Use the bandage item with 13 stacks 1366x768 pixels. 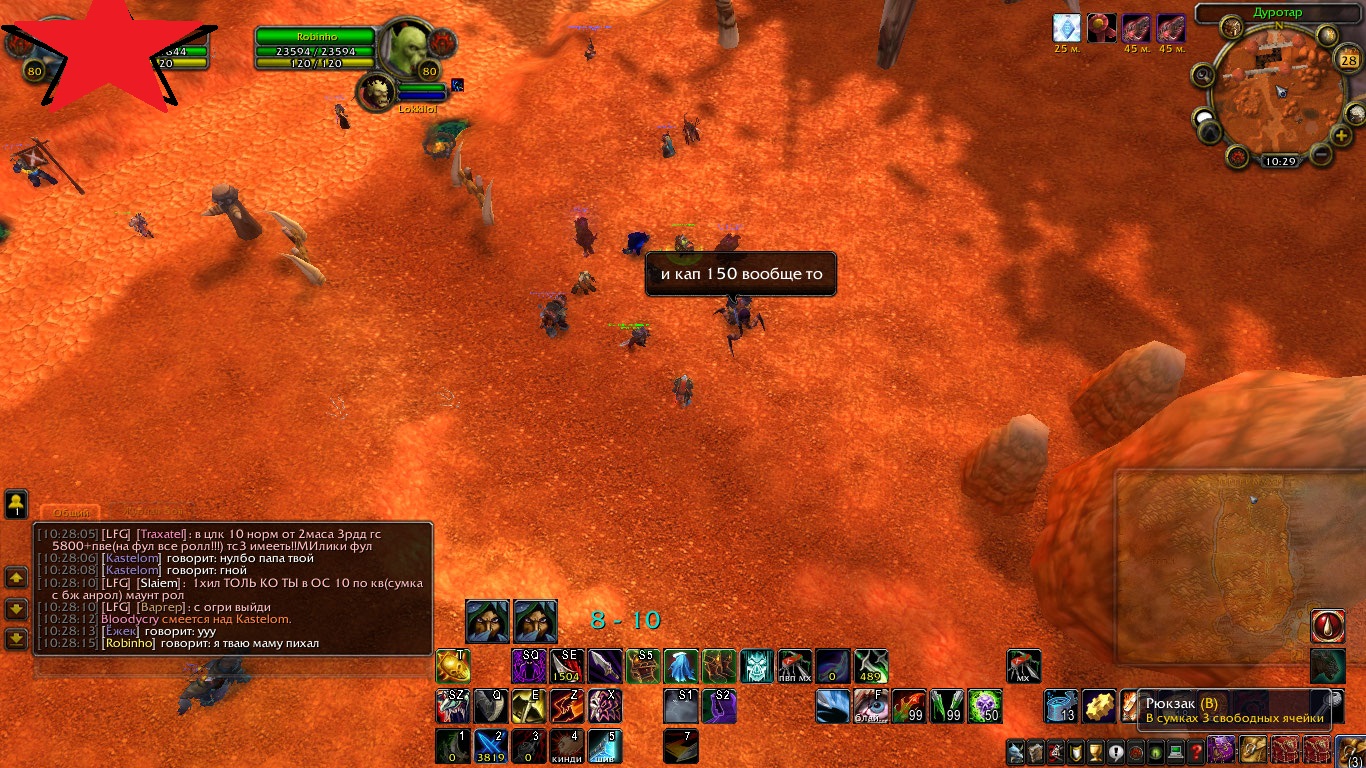click(x=1061, y=706)
